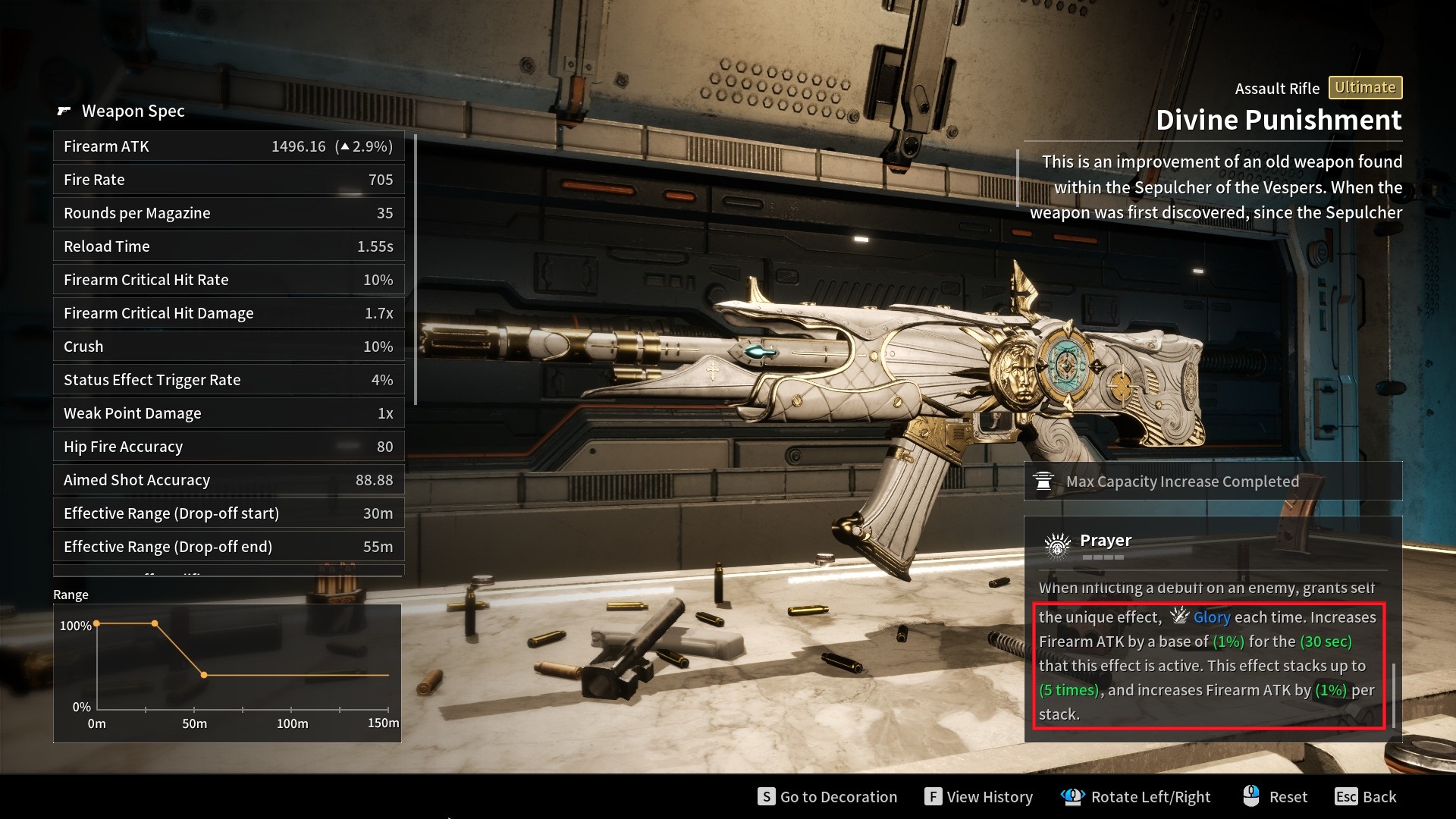This screenshot has width=1456, height=819.
Task: Select the Prayer unique ability header
Action: (1105, 541)
